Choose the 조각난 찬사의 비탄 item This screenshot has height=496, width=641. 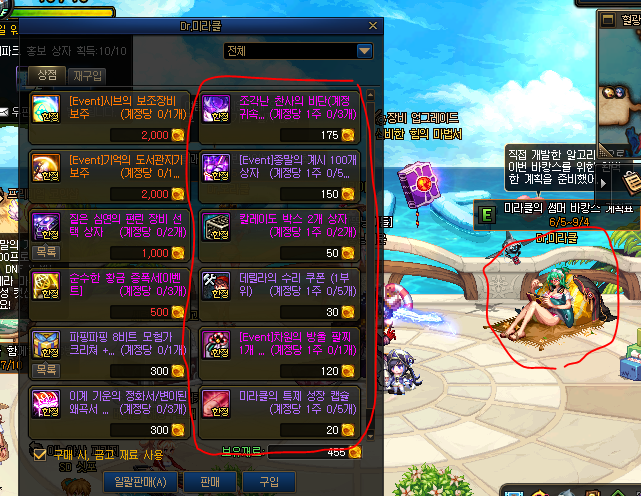click(x=283, y=115)
